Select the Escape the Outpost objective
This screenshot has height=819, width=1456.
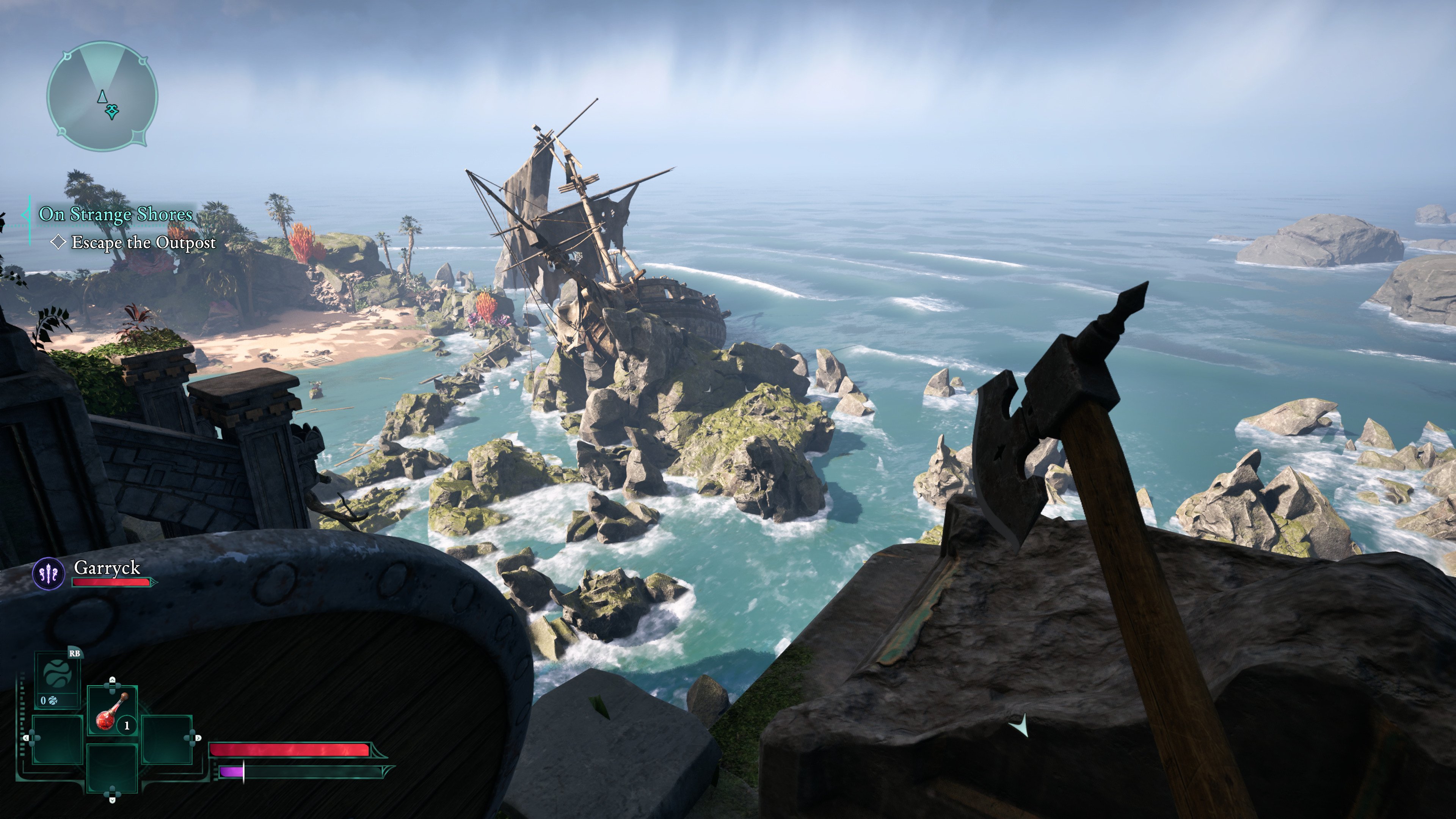click(143, 243)
